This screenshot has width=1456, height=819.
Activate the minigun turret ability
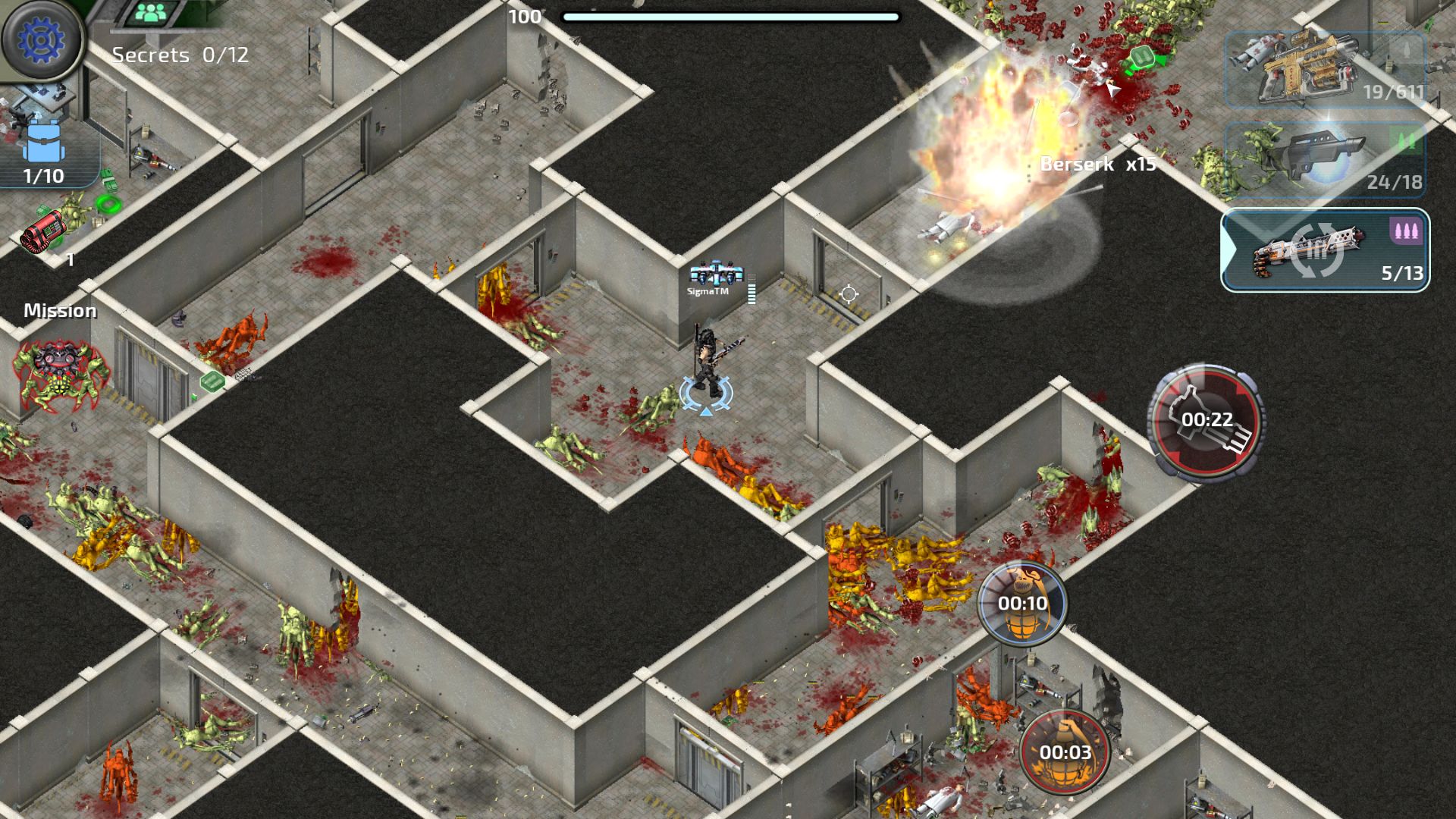pos(1206,421)
